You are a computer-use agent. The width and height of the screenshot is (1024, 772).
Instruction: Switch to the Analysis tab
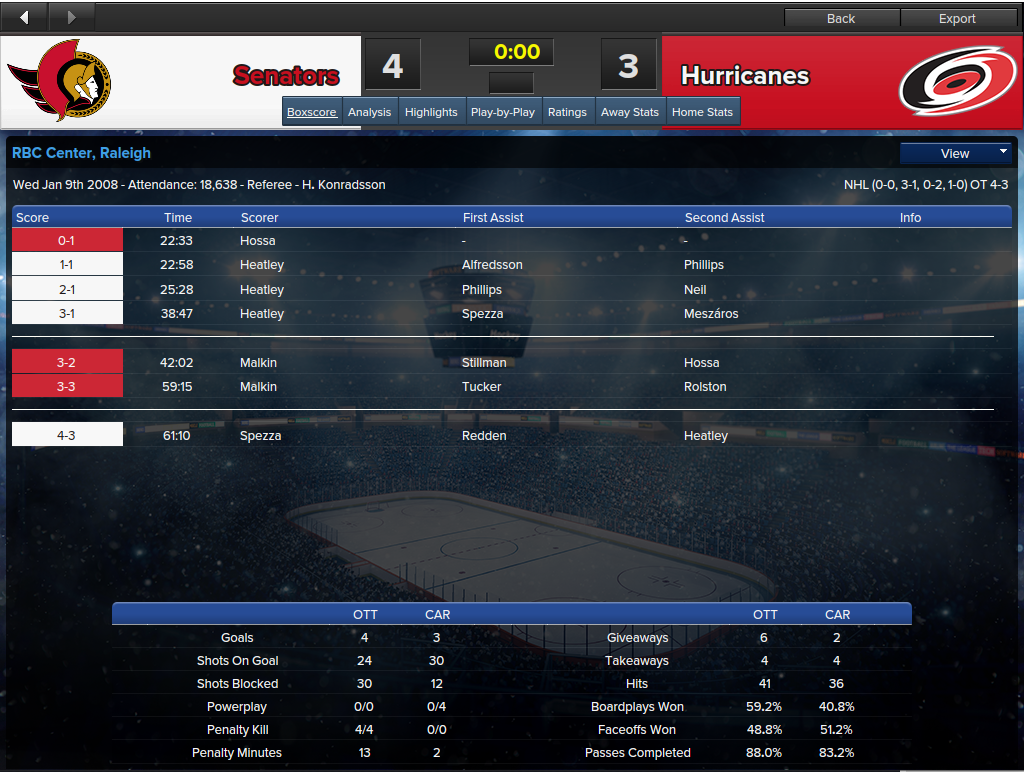369,112
